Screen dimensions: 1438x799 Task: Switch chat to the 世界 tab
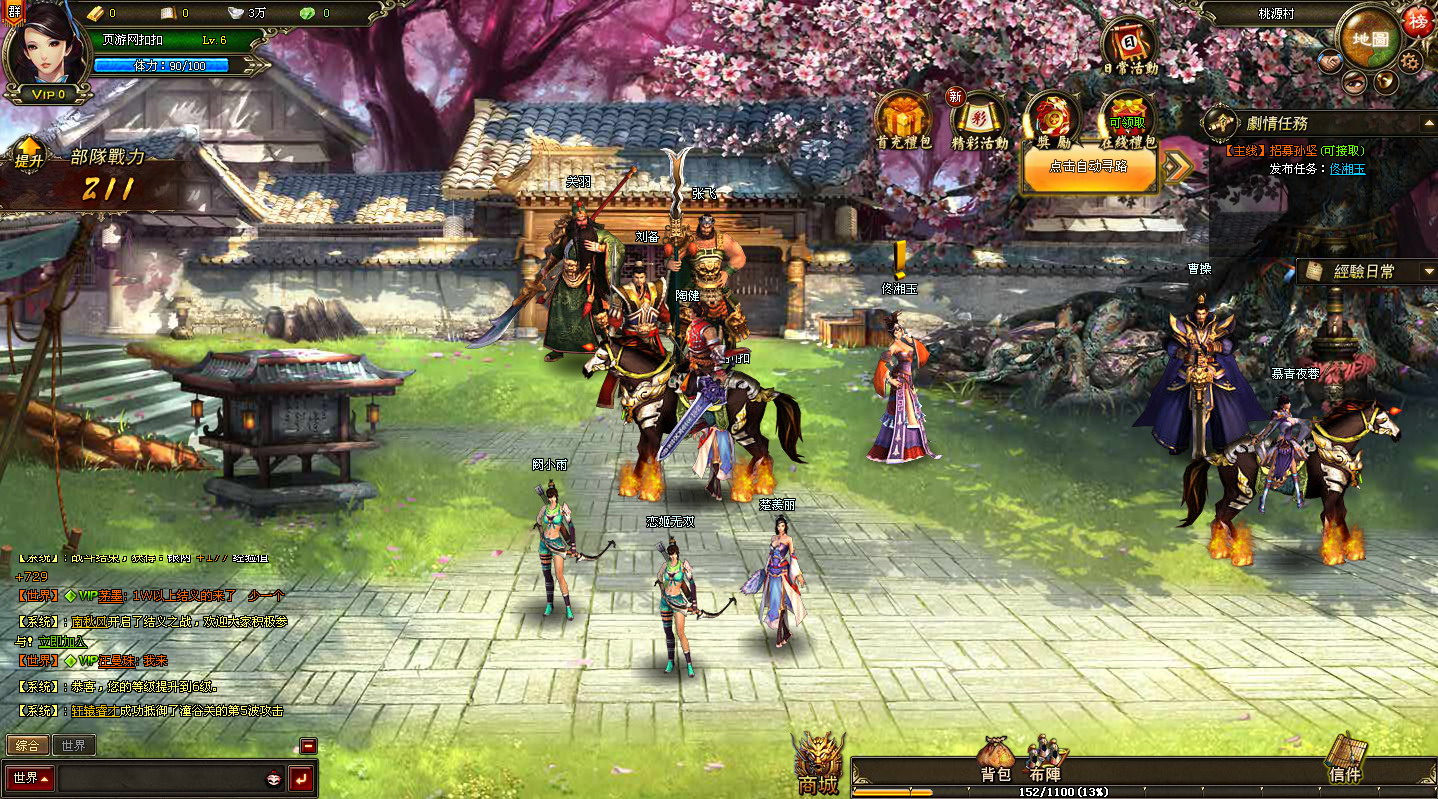(73, 745)
